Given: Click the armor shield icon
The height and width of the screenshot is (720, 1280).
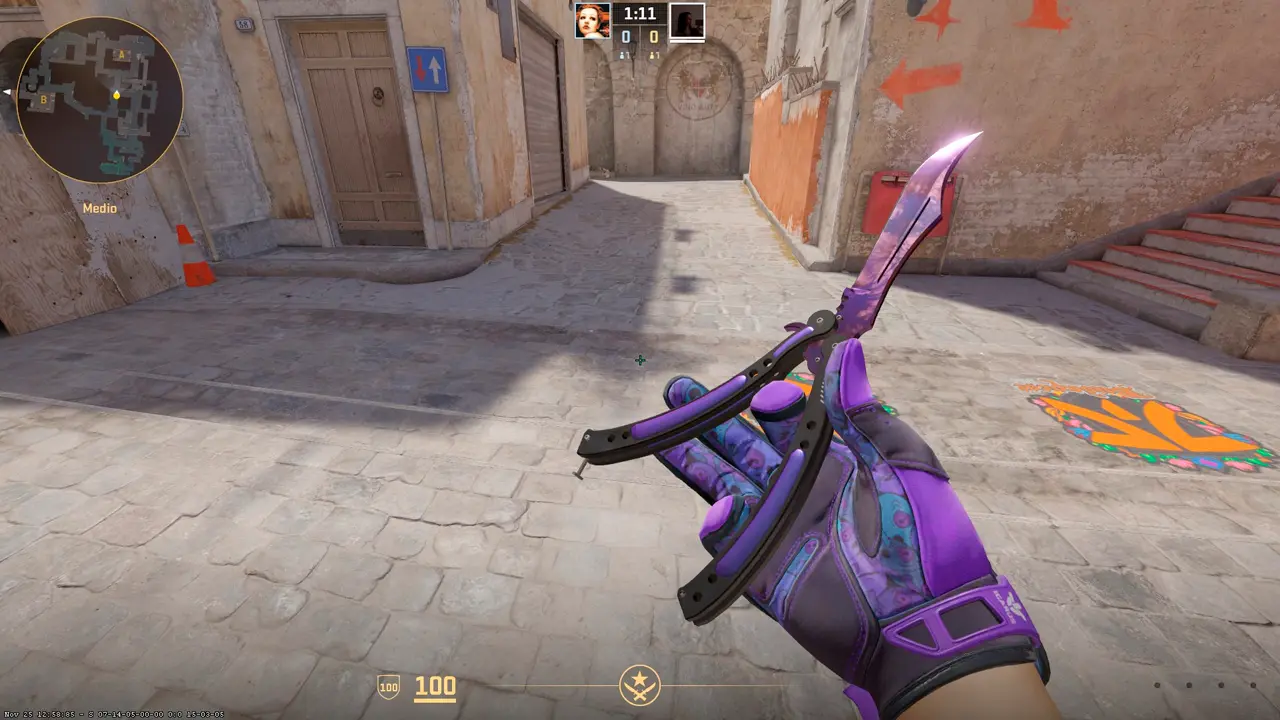Looking at the screenshot, I should (x=388, y=687).
